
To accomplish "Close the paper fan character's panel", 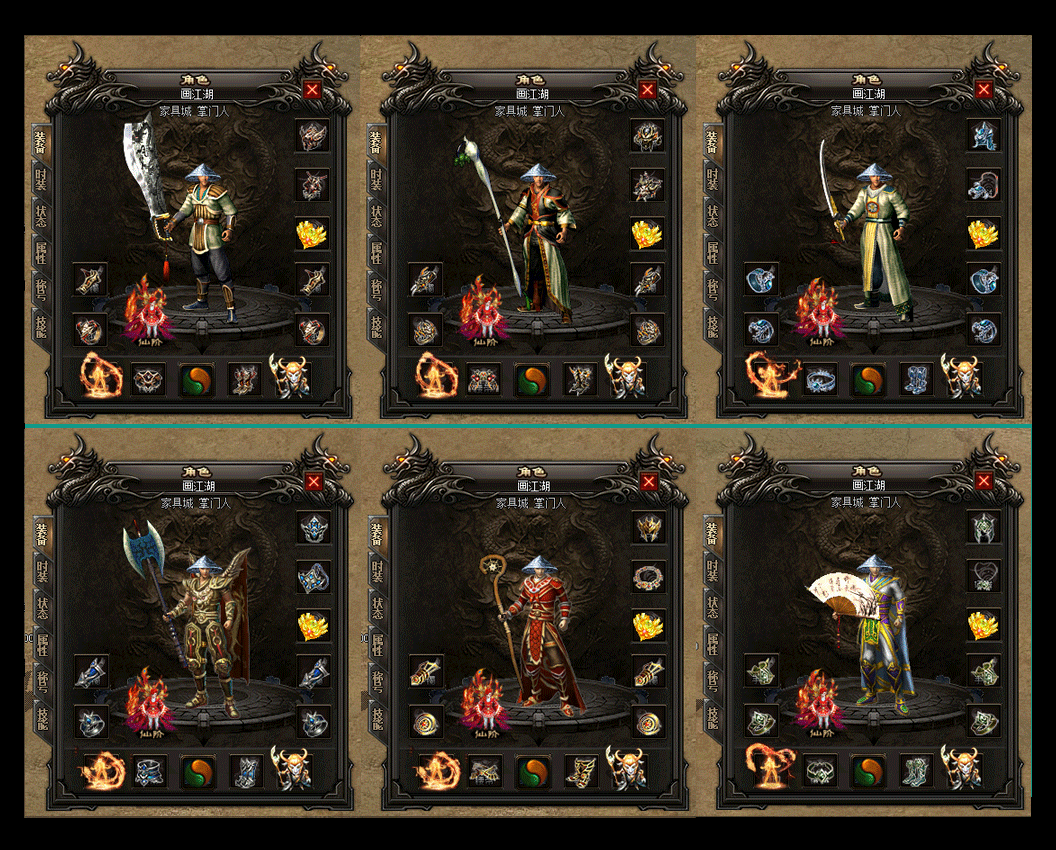I will tap(985, 481).
